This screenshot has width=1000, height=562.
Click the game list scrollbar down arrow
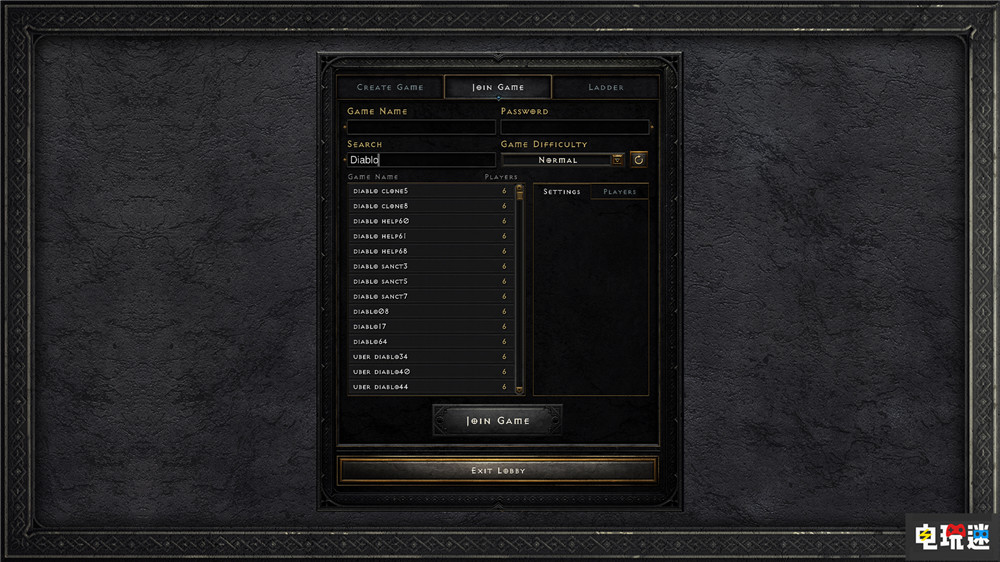(x=519, y=389)
